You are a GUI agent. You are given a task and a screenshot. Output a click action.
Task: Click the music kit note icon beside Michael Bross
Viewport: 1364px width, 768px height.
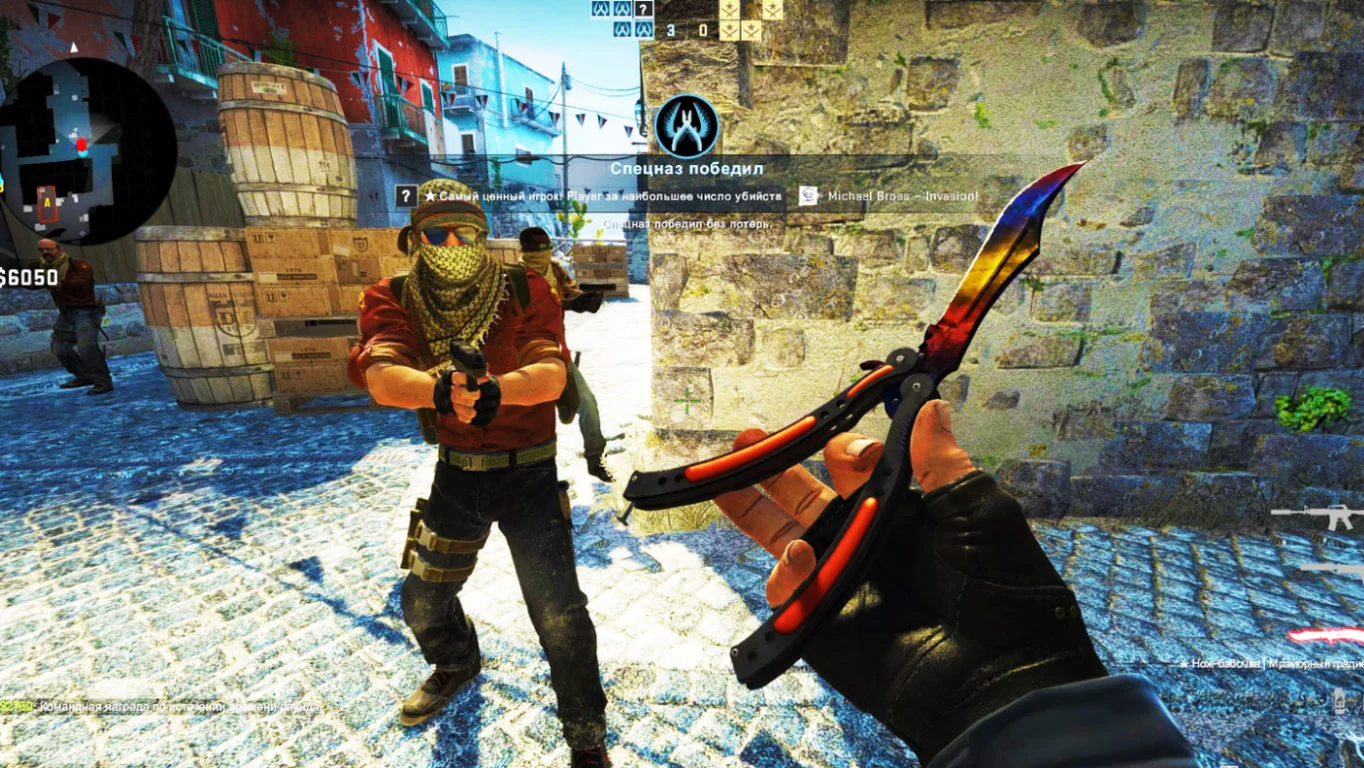tap(810, 194)
